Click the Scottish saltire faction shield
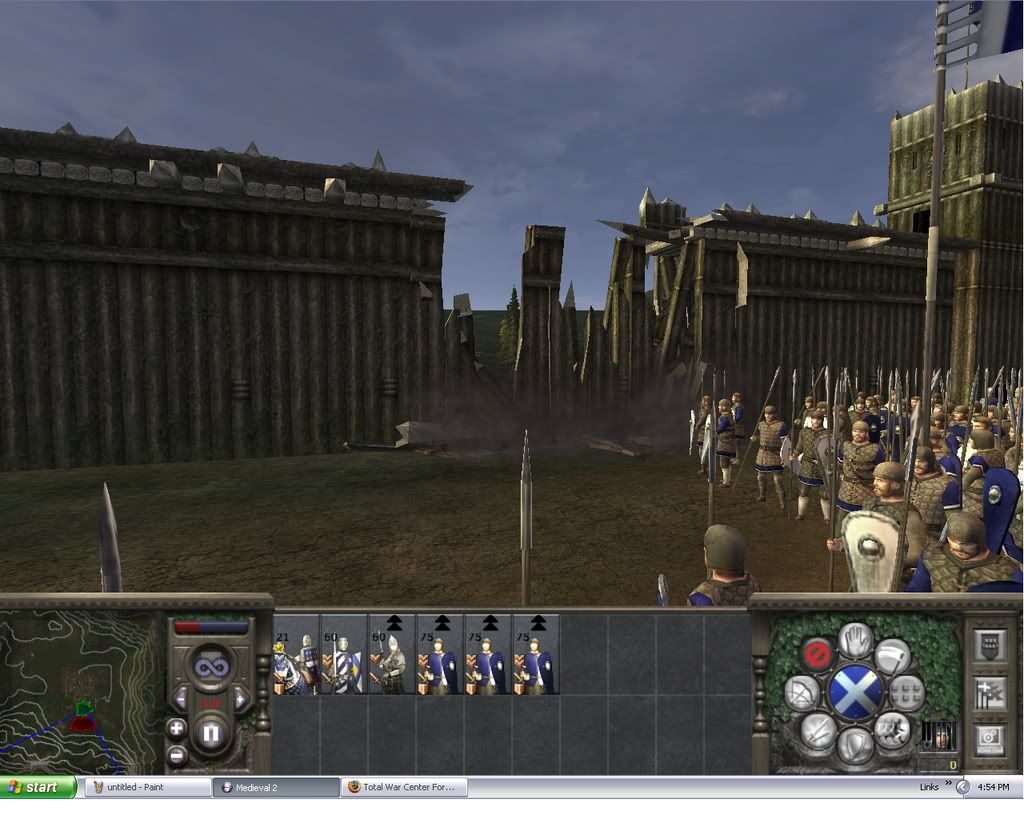The image size is (1024, 819). point(855,692)
